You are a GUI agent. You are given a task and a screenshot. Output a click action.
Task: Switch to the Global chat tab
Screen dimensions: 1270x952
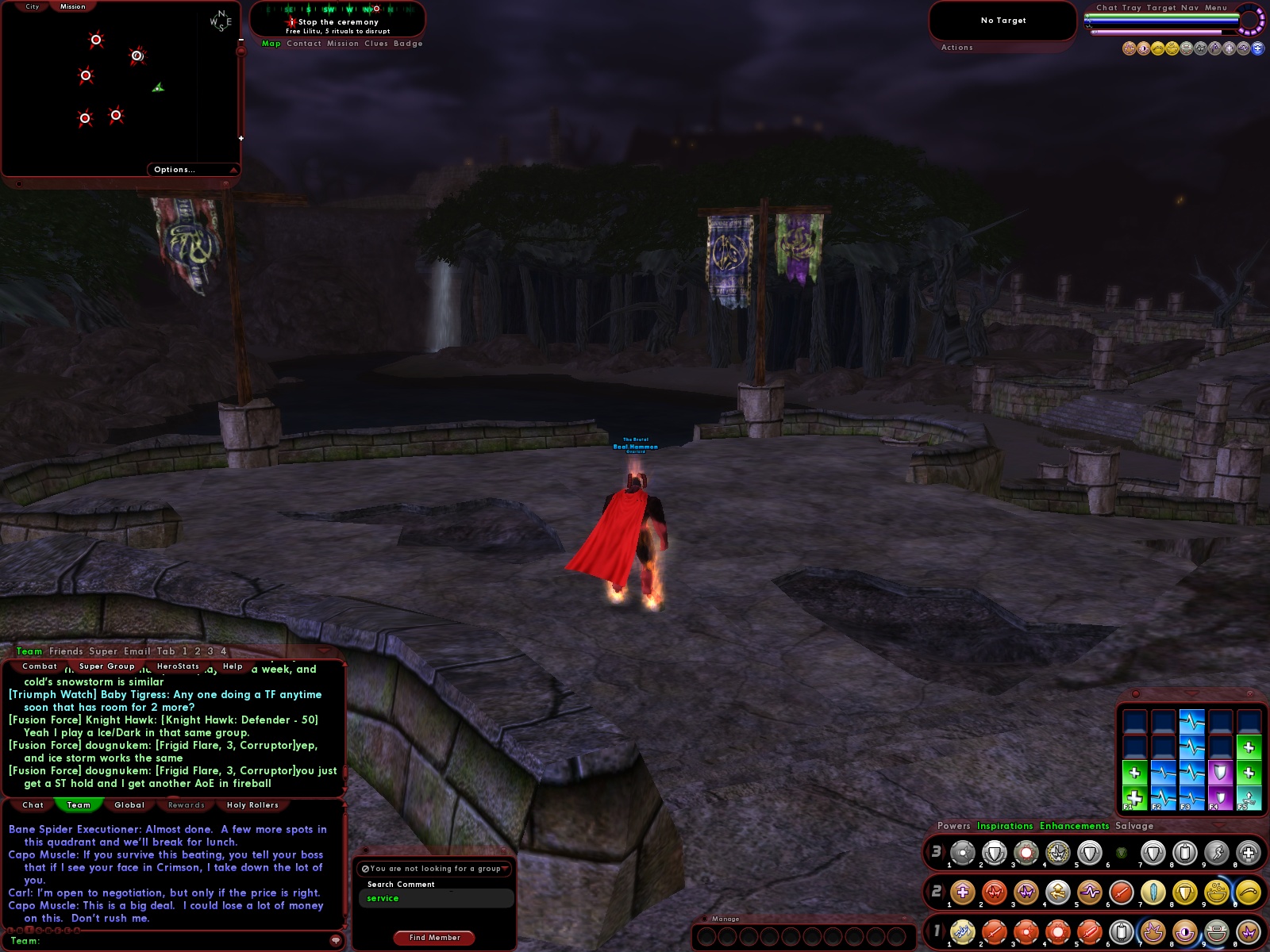click(x=129, y=804)
